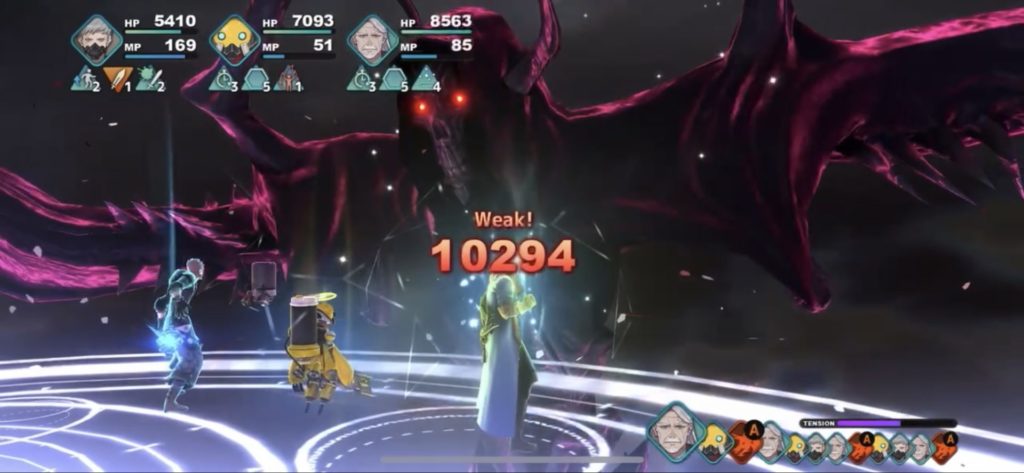
Task: Inspect the running figure buff icon
Action: pyautogui.click(x=83, y=79)
